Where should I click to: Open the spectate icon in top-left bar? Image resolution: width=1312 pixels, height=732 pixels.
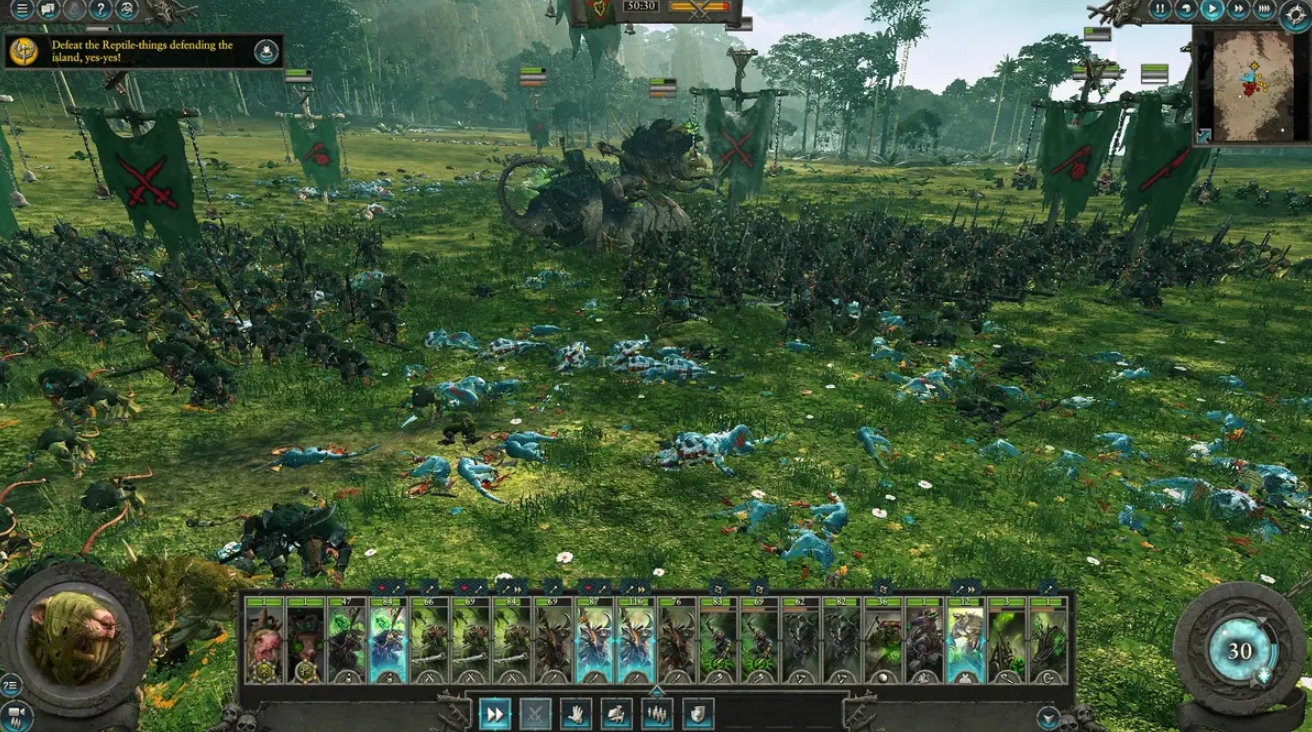(74, 10)
